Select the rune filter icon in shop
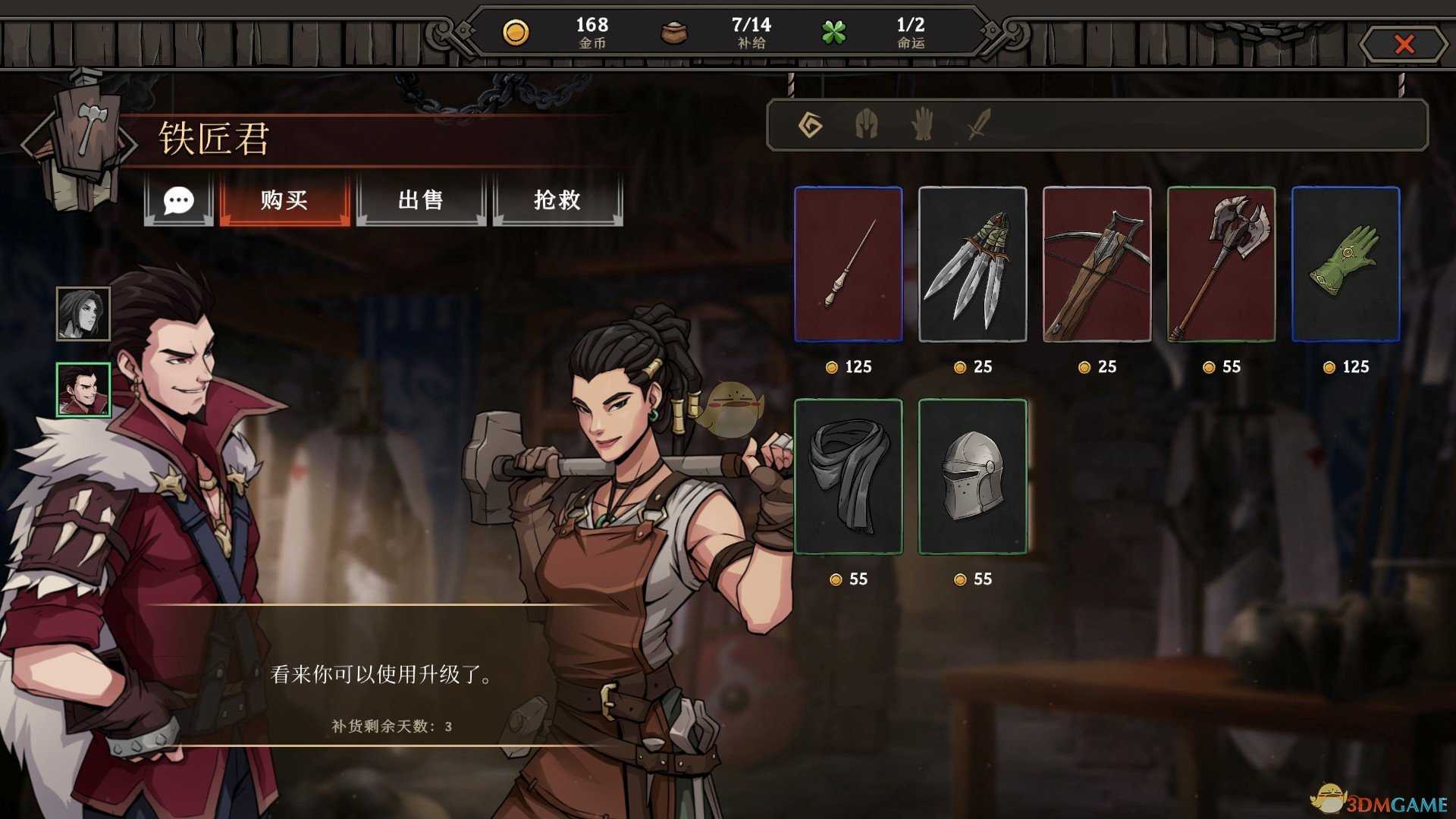The width and height of the screenshot is (1456, 819). tap(810, 127)
